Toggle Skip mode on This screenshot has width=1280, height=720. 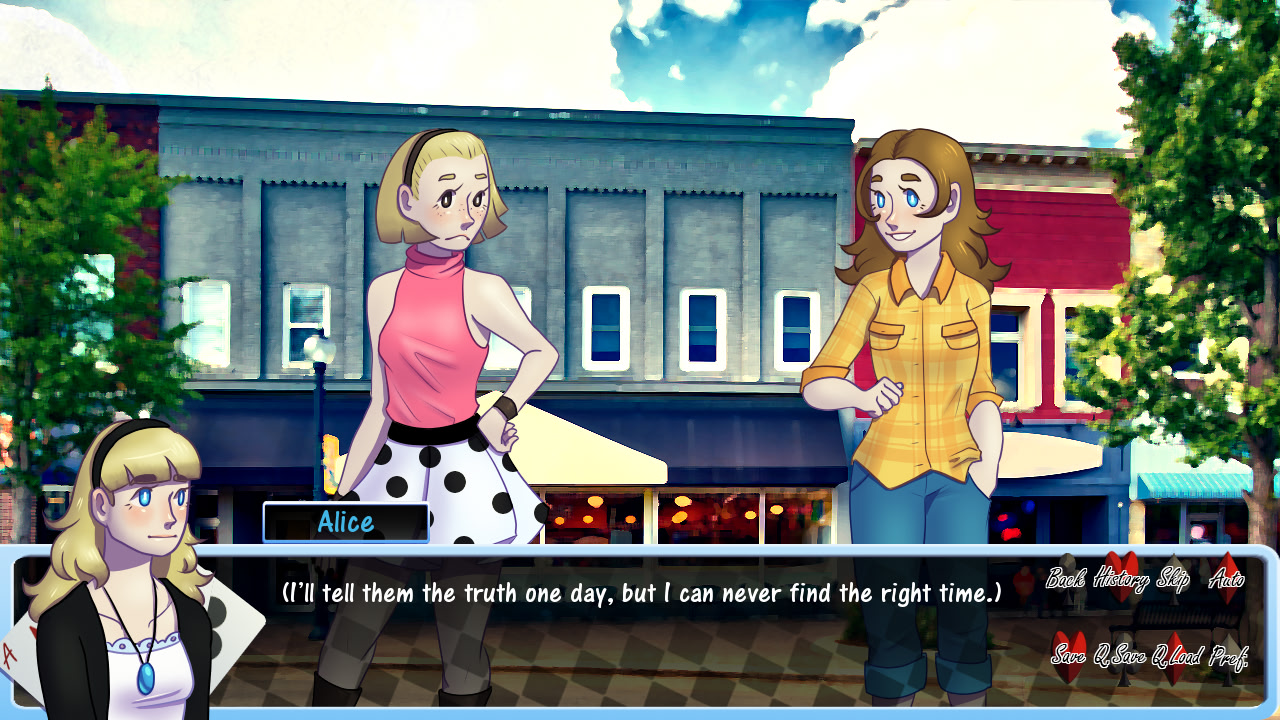pos(1174,580)
